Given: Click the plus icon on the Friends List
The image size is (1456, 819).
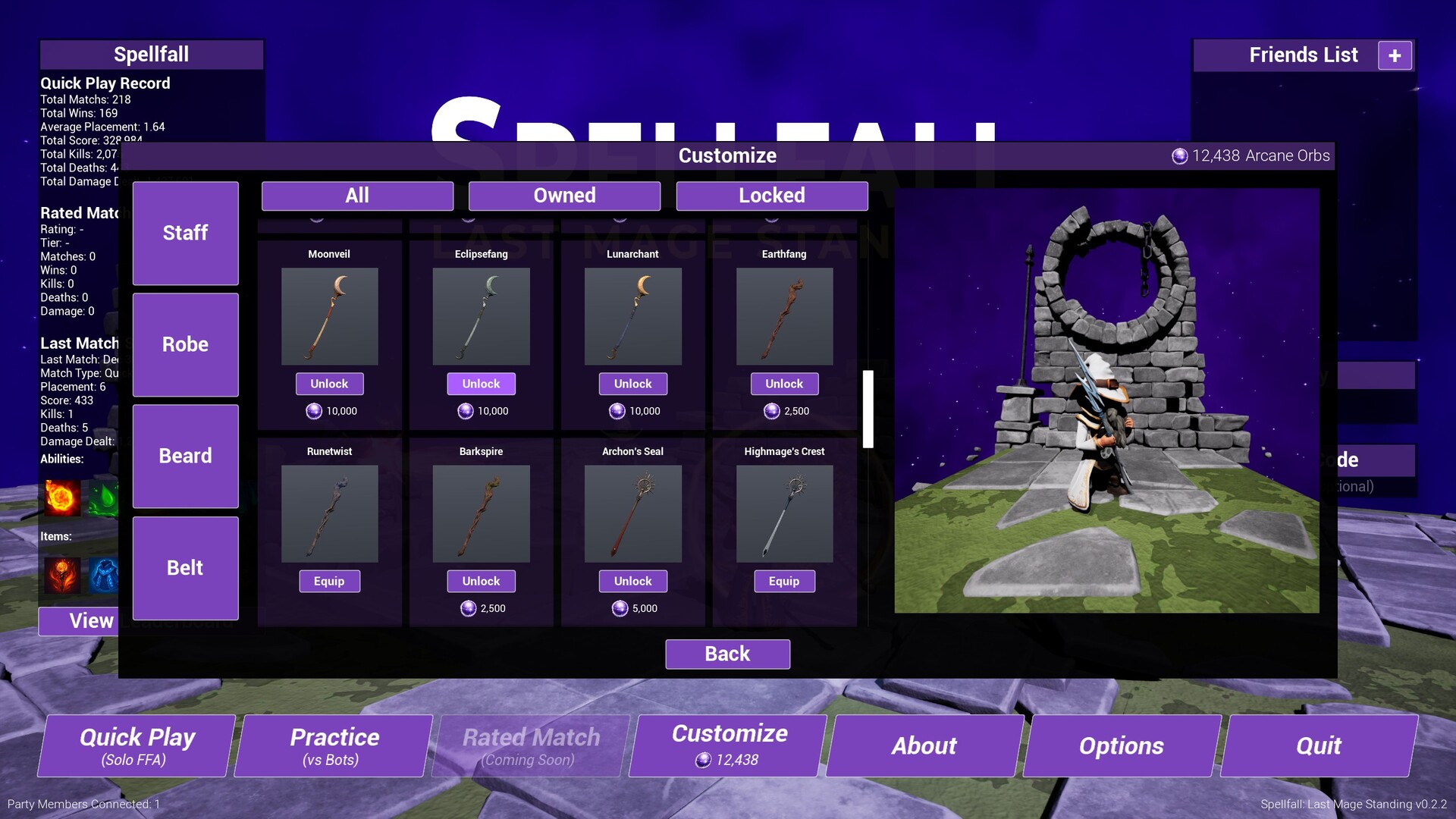Looking at the screenshot, I should coord(1395,54).
